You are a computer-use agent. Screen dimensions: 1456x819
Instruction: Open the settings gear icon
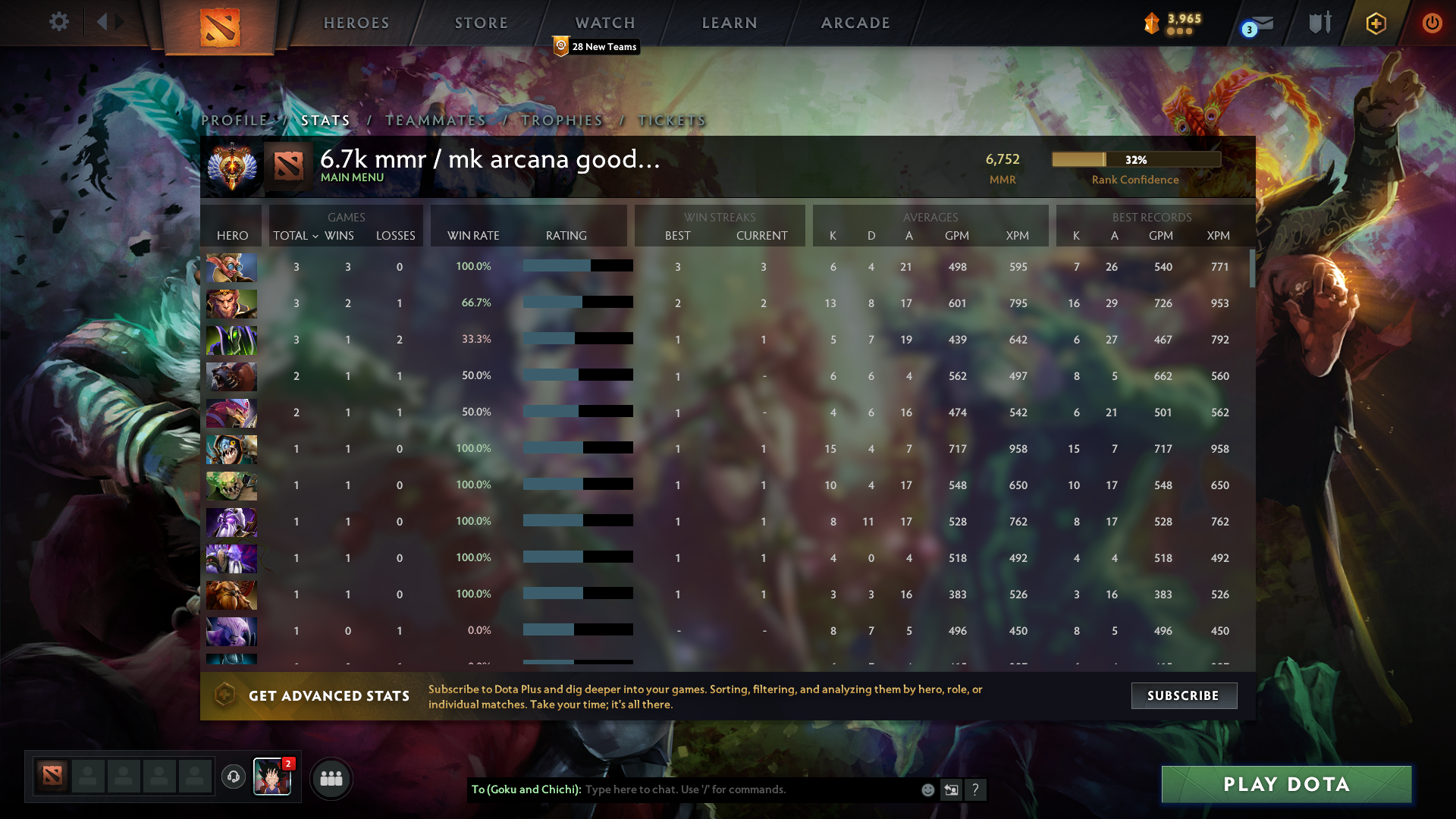(x=59, y=22)
